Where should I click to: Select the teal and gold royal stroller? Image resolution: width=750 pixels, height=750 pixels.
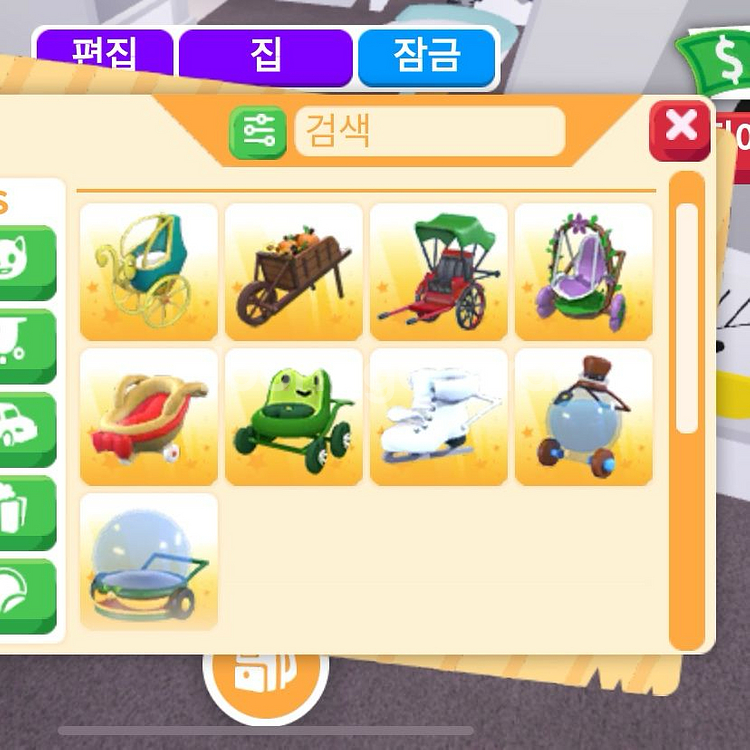[149, 272]
